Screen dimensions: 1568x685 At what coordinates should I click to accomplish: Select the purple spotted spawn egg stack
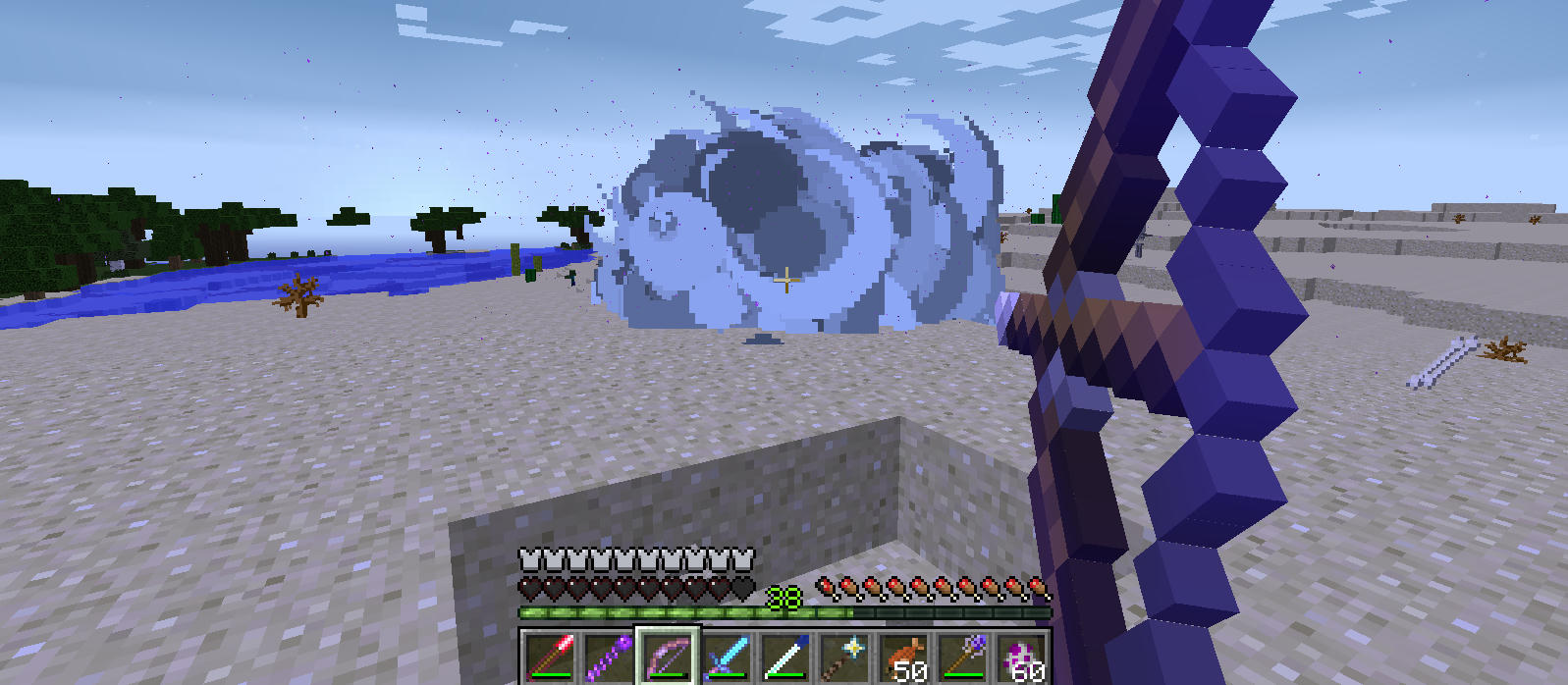click(1021, 657)
